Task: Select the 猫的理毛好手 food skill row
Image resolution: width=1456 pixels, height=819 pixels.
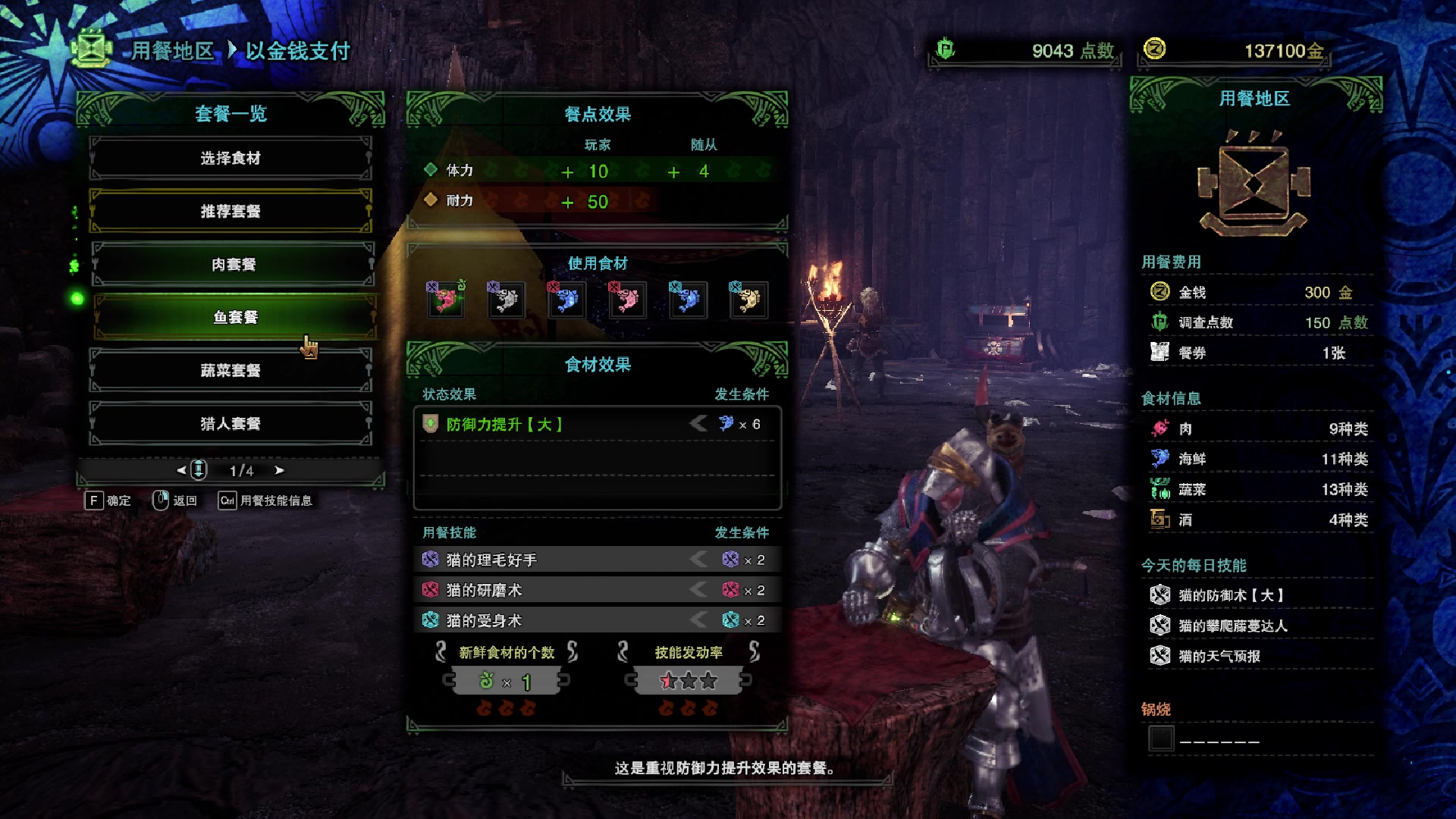Action: [597, 560]
